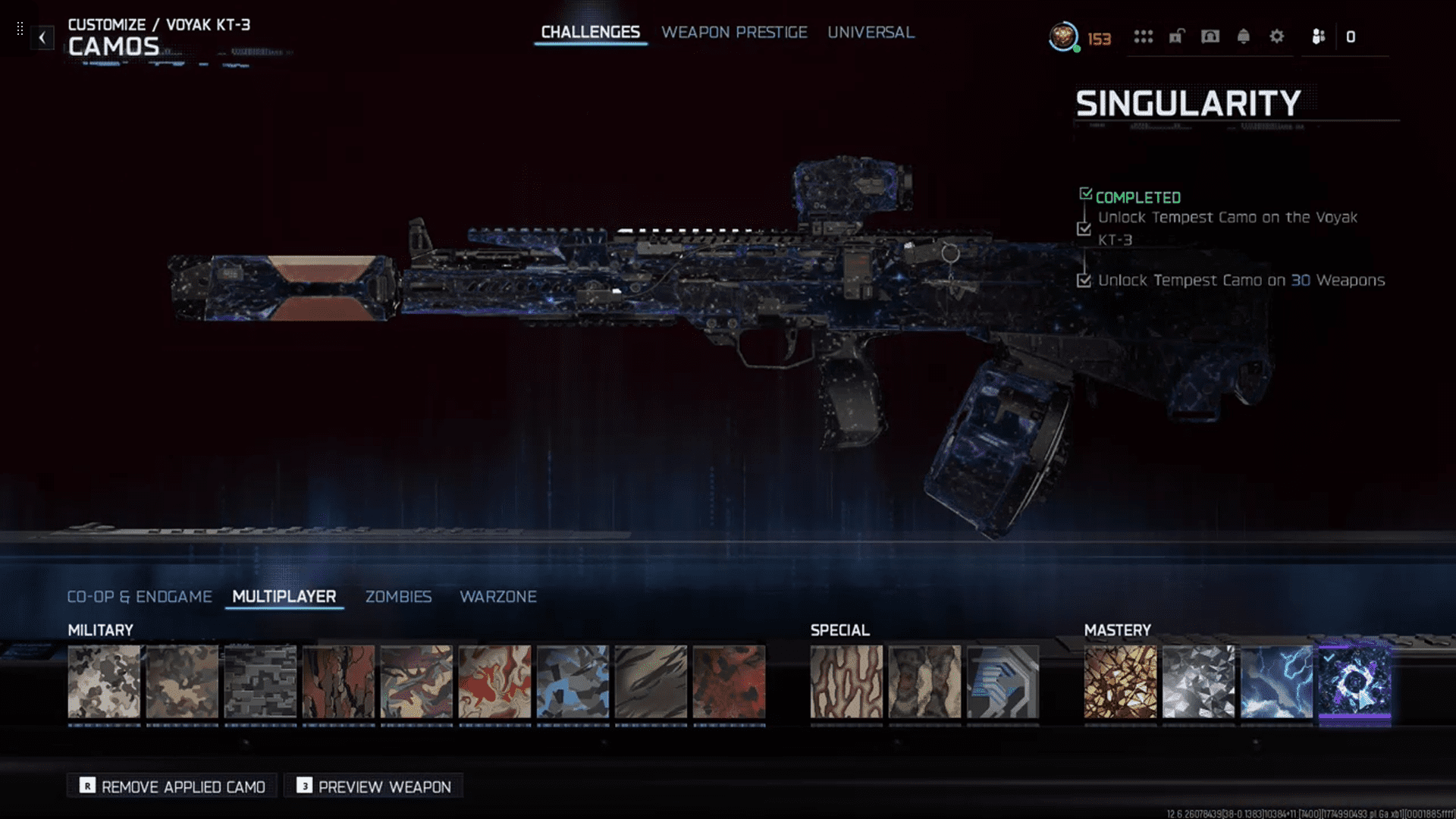Show Co-op & Endgame camos

tap(140, 597)
